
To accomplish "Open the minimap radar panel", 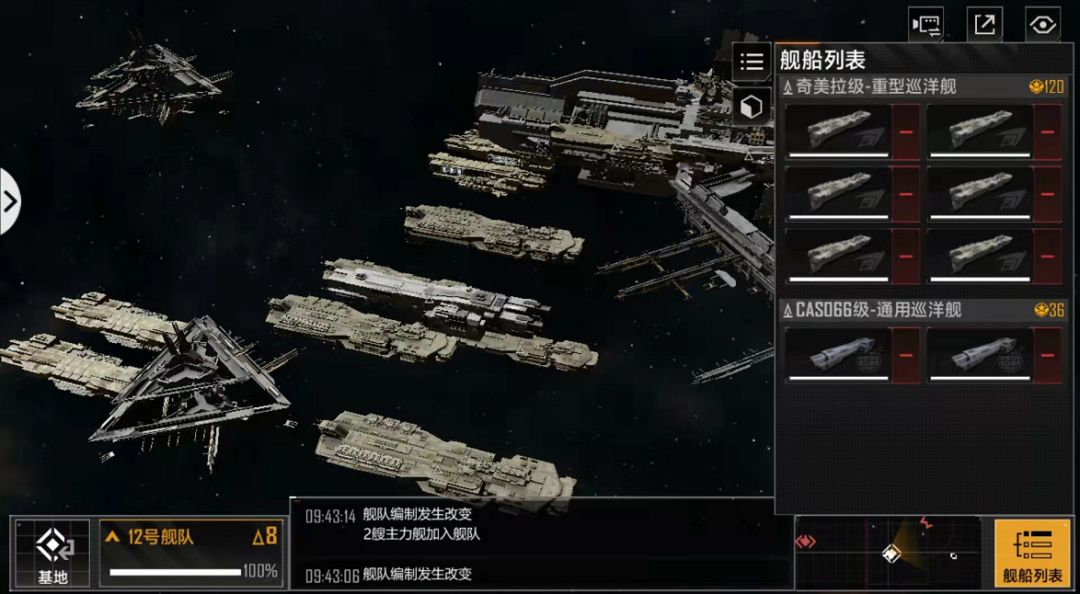I will [887, 552].
